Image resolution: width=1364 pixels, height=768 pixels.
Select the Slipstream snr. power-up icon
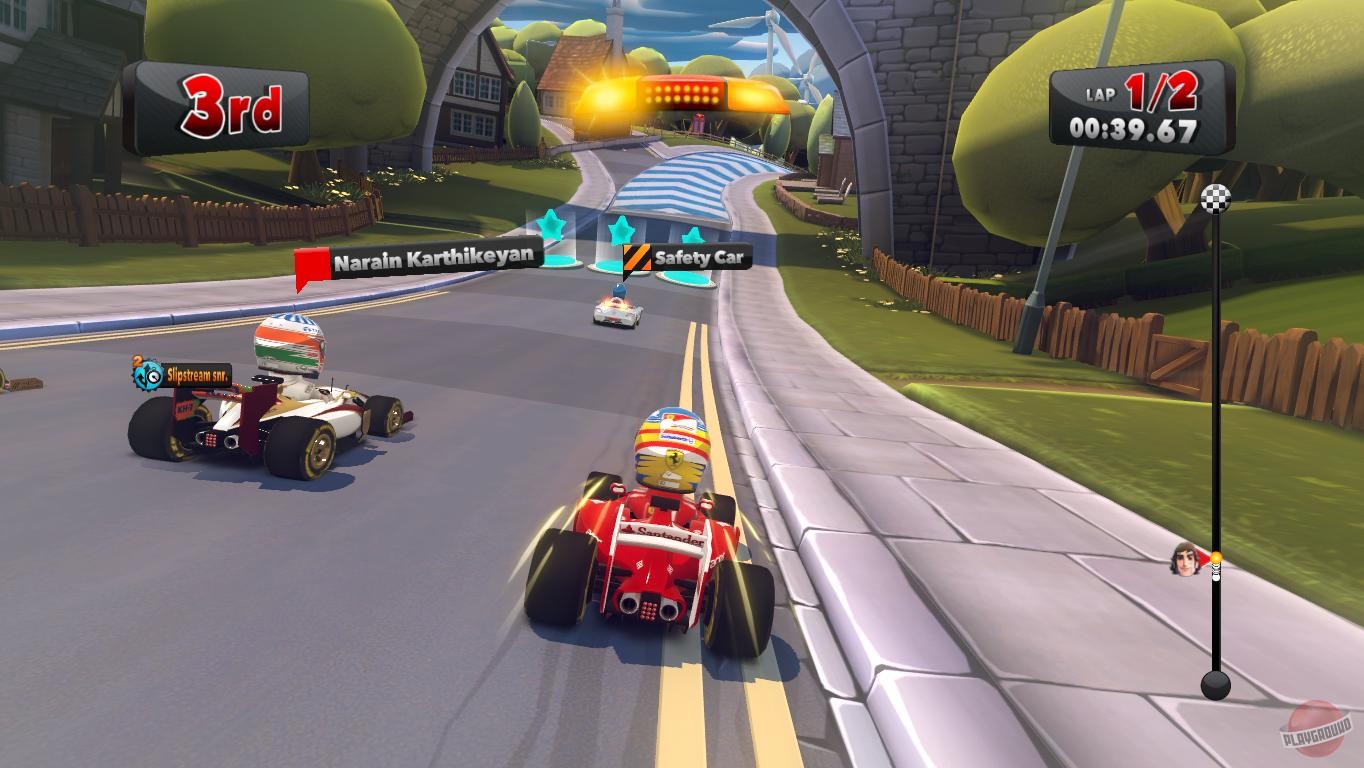146,375
